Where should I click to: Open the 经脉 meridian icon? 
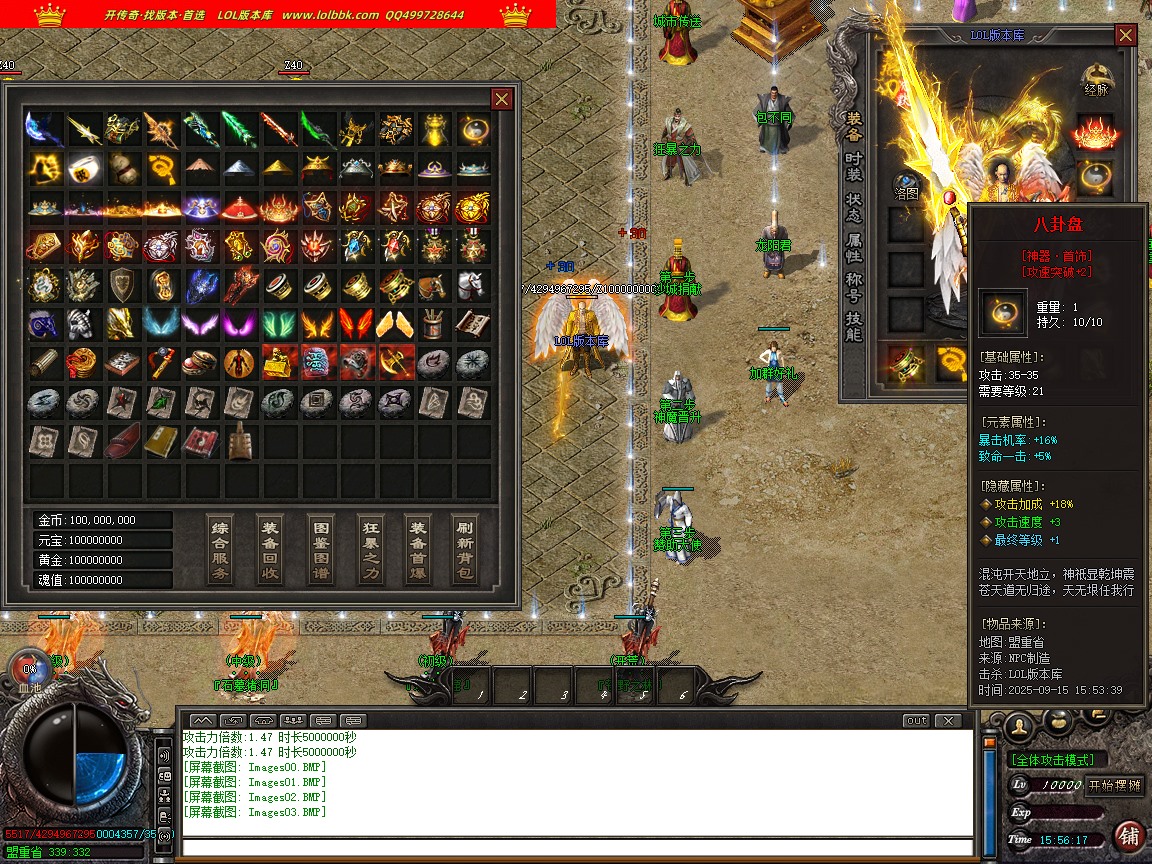tap(1097, 80)
